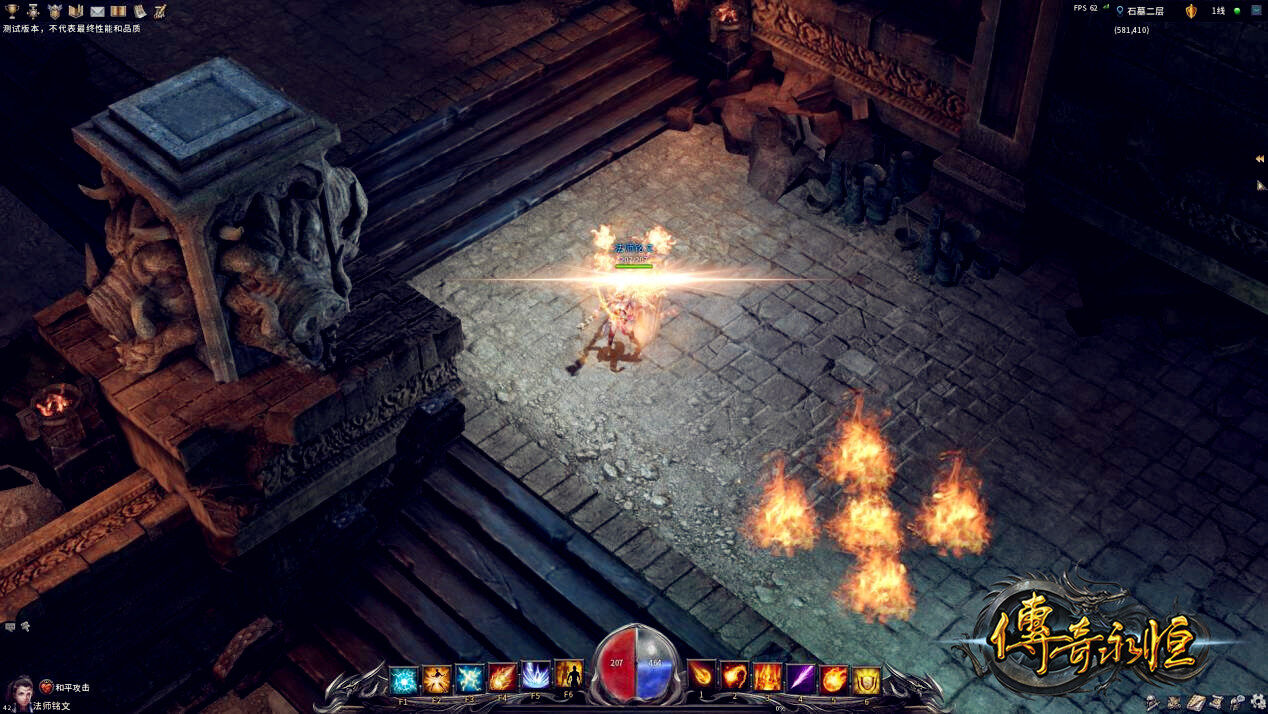Image resolution: width=1268 pixels, height=714 pixels.
Task: Open the chat bubble icon
Action: [x=10, y=627]
